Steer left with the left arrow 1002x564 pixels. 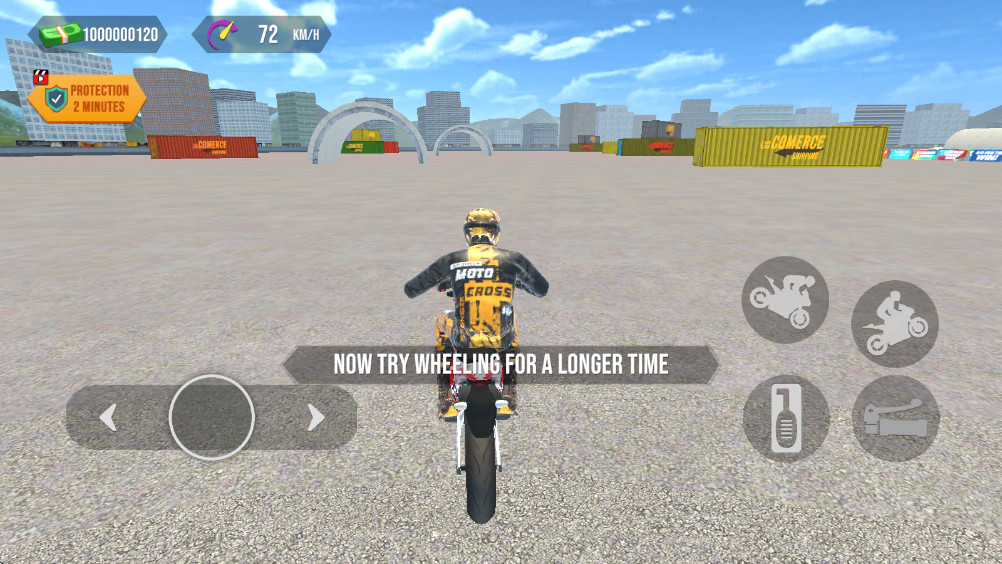[109, 417]
